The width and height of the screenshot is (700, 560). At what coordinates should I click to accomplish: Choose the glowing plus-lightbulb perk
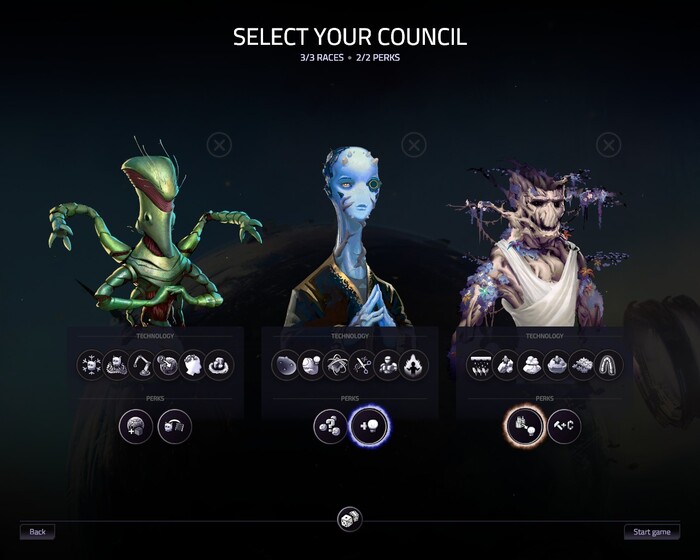[368, 427]
